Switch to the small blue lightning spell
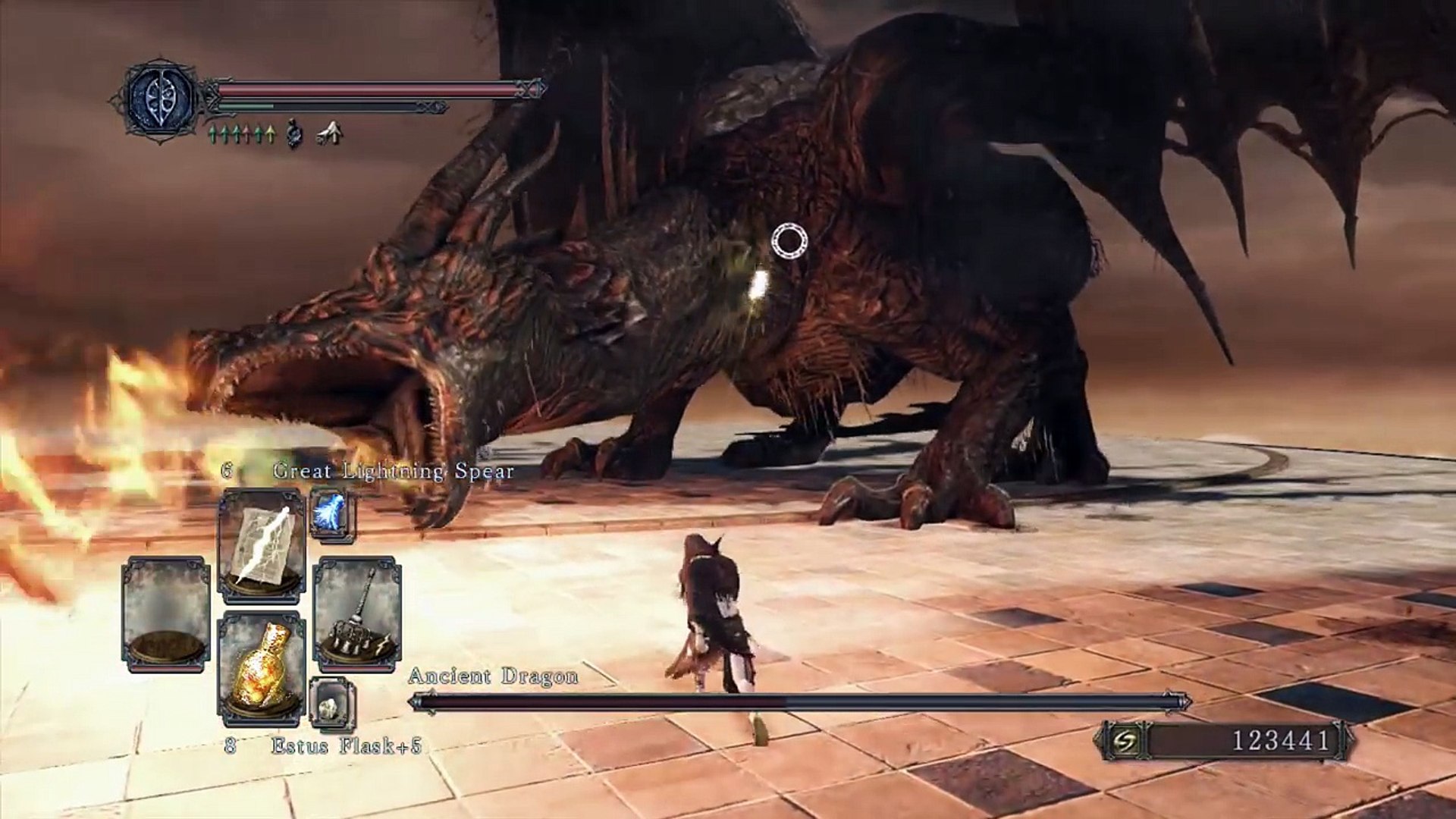 point(331,513)
